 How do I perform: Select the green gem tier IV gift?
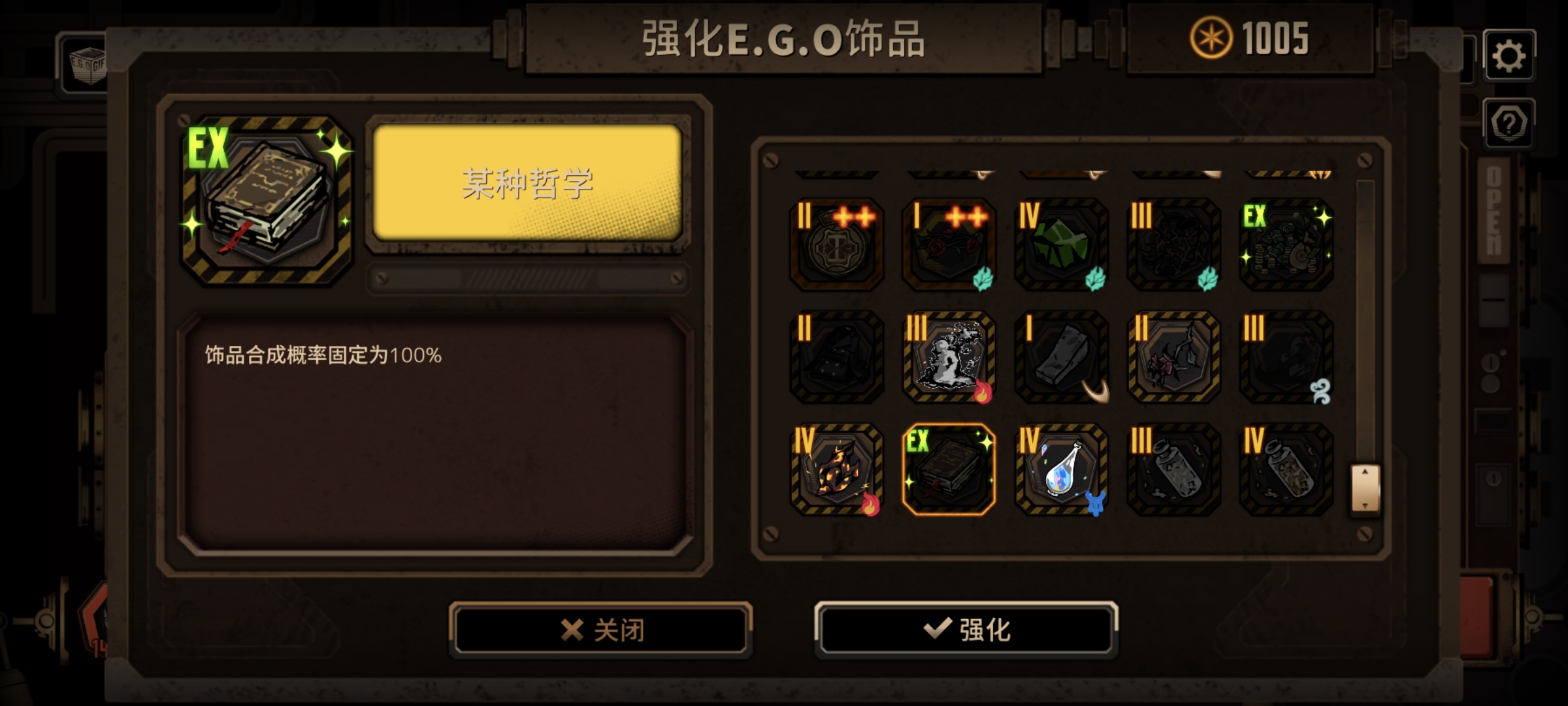1060,245
